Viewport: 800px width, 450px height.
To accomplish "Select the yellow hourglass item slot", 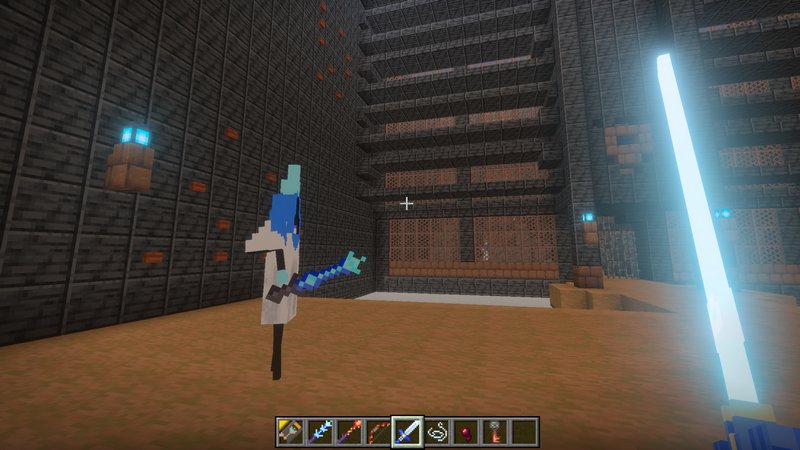I will point(291,432).
